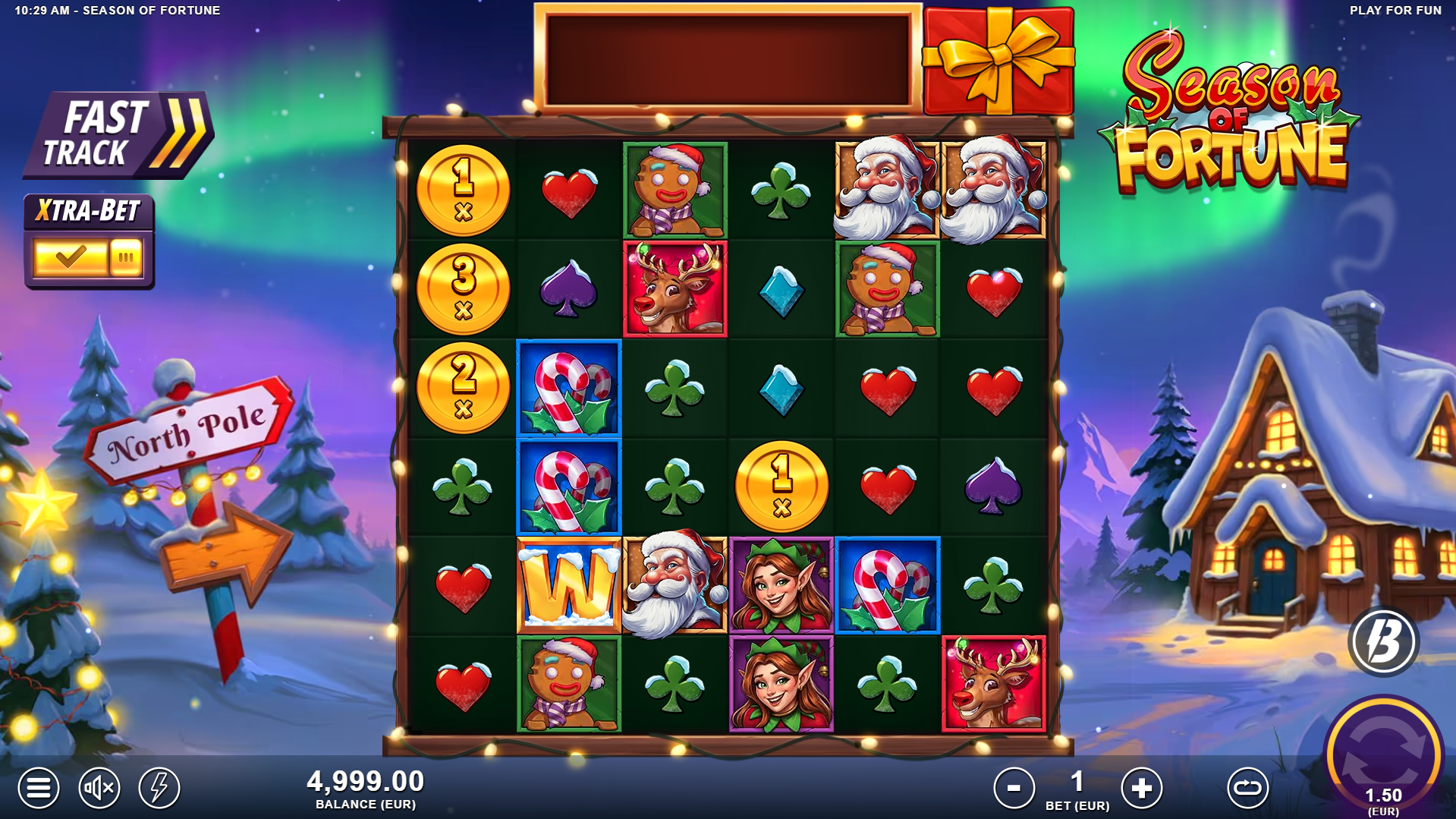Viewport: 1456px width, 819px height.
Task: Select the 3x gold coin multiplier symbol
Action: [463, 289]
